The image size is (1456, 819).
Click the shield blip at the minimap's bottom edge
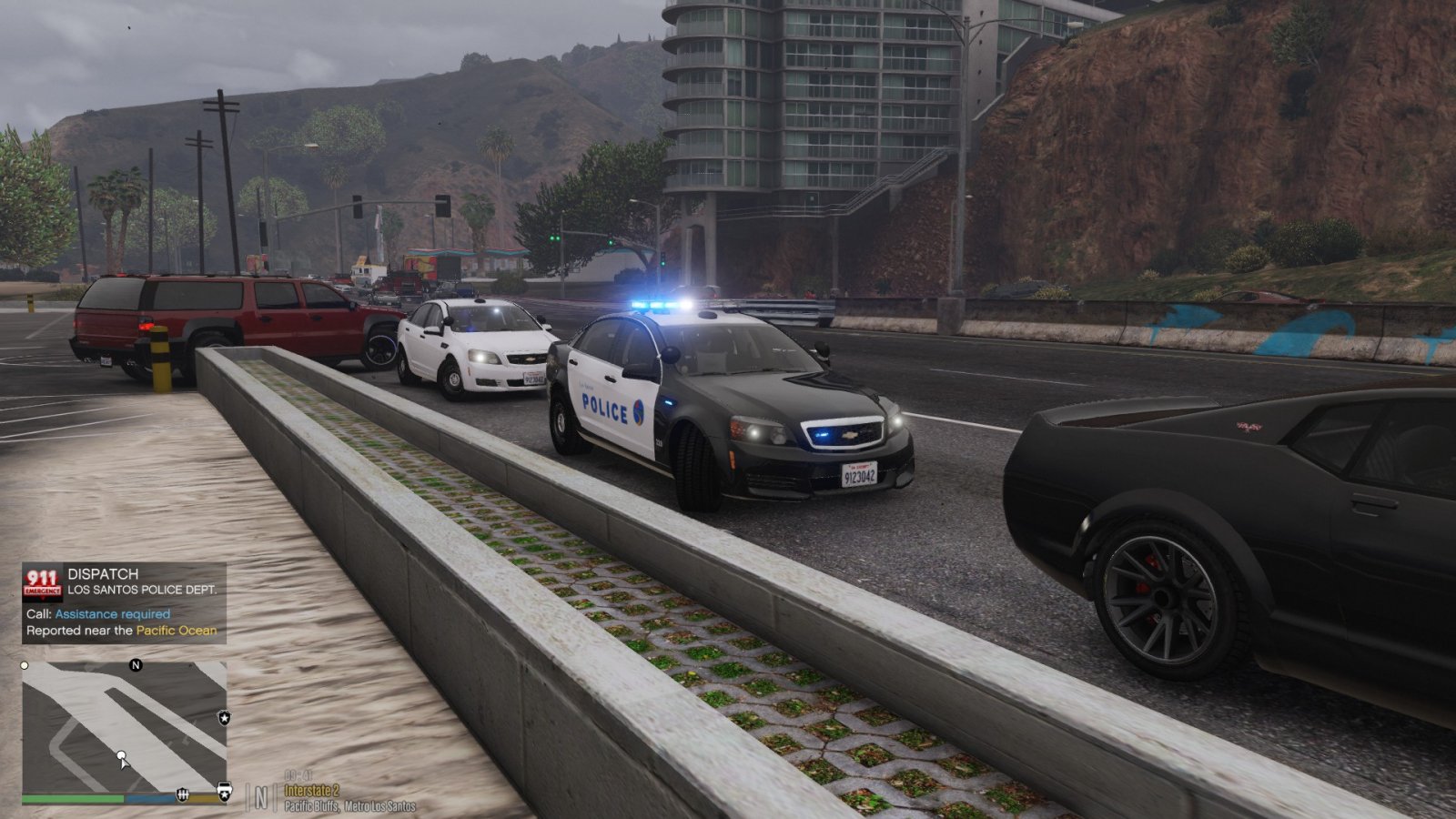[183, 794]
